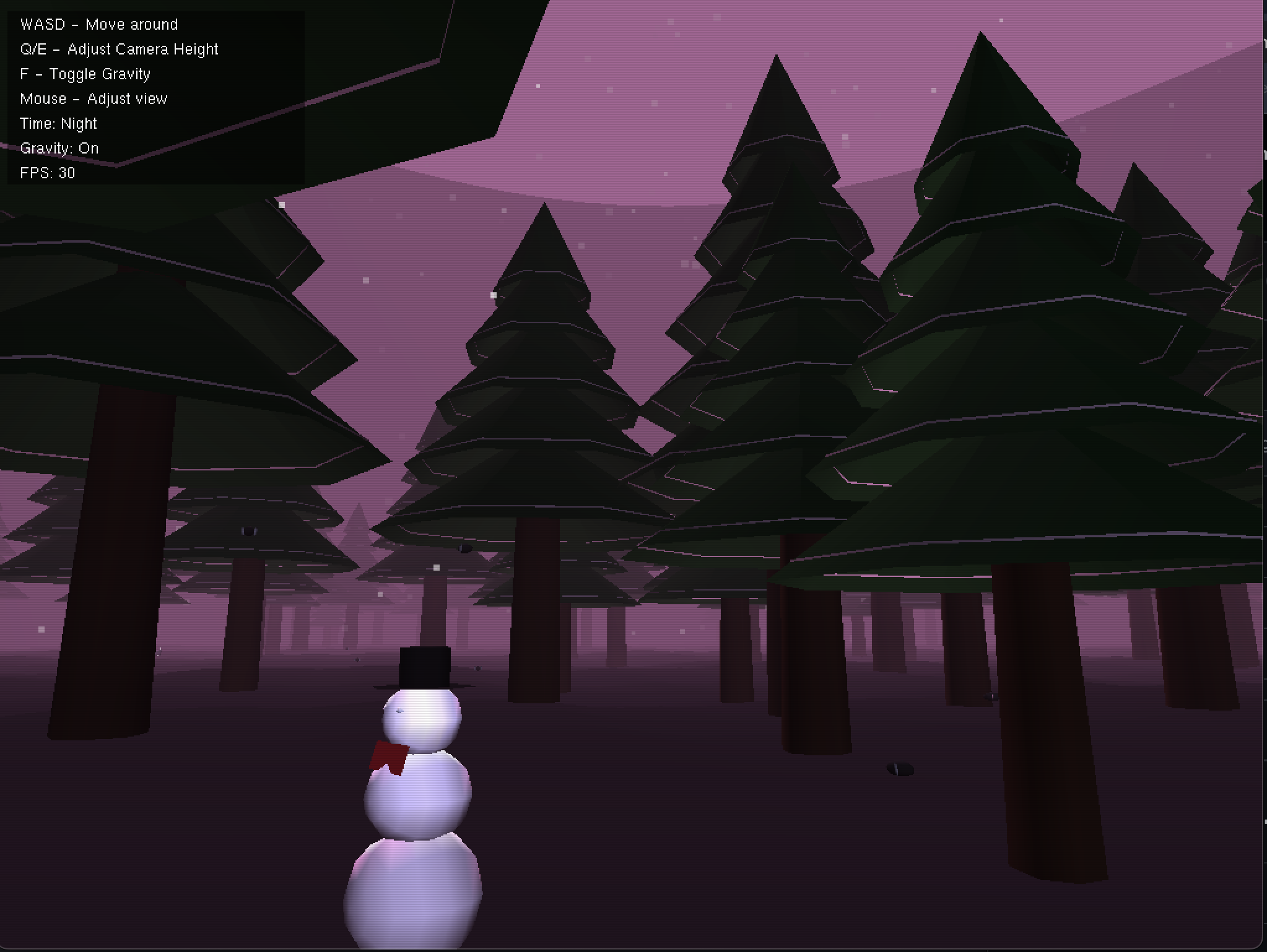The height and width of the screenshot is (952, 1267).
Task: Click the 'Mouse - Adjust view' entry
Action: point(94,98)
